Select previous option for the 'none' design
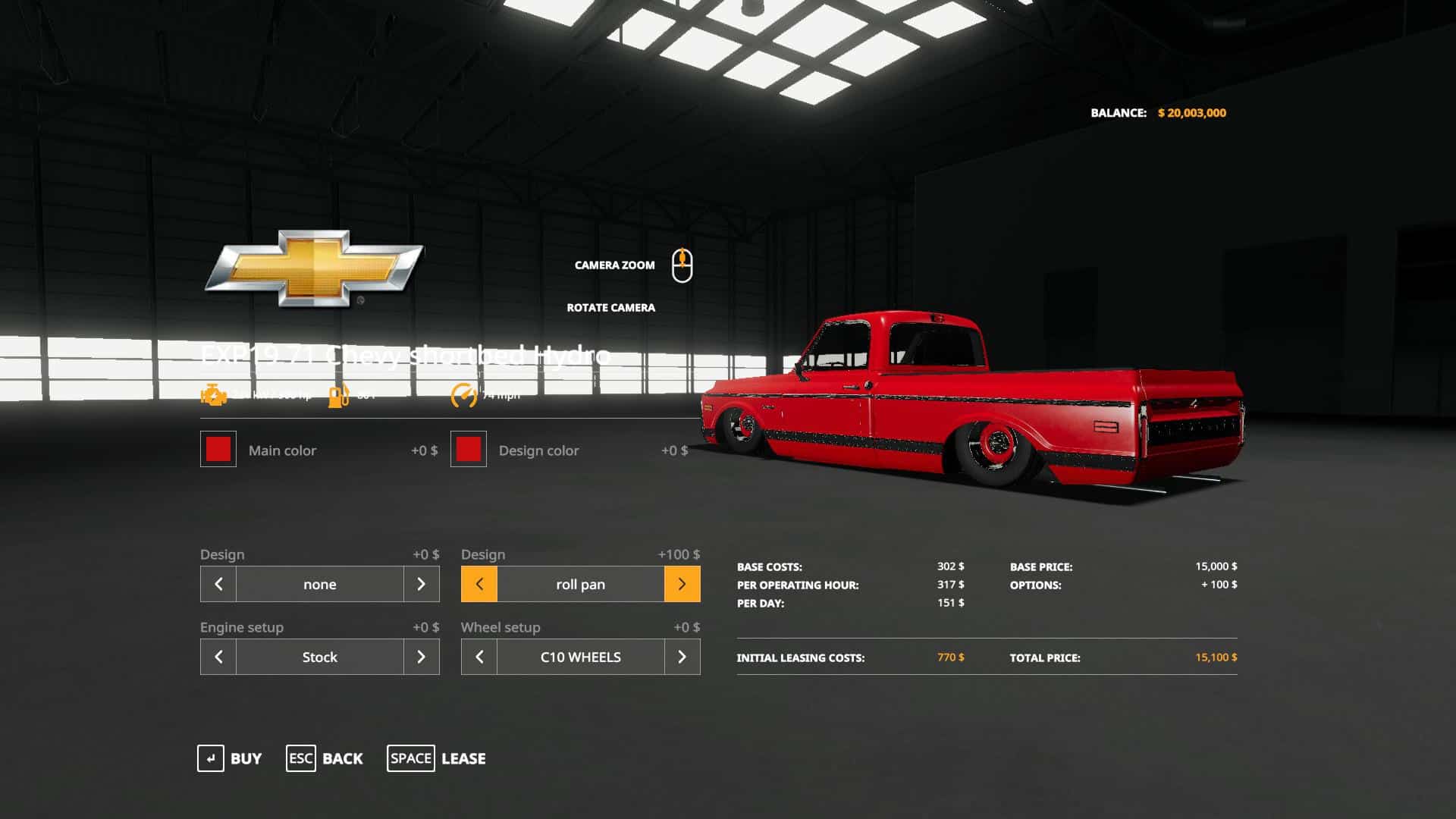1456x819 pixels. coord(218,584)
